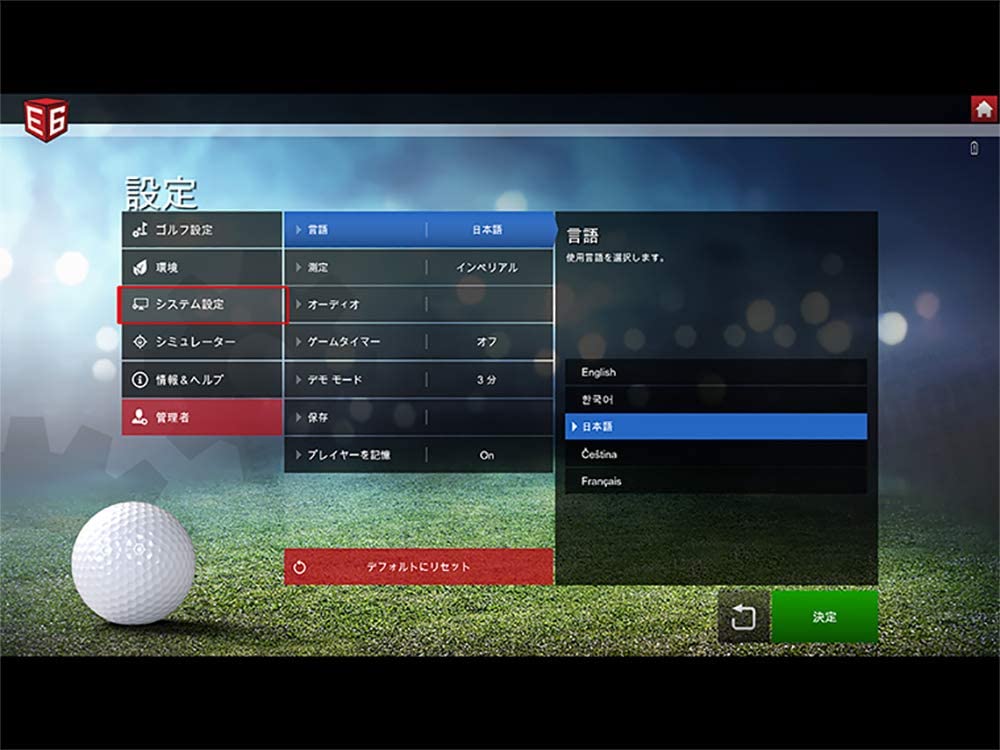Select 한국어 in the language list

tap(715, 399)
